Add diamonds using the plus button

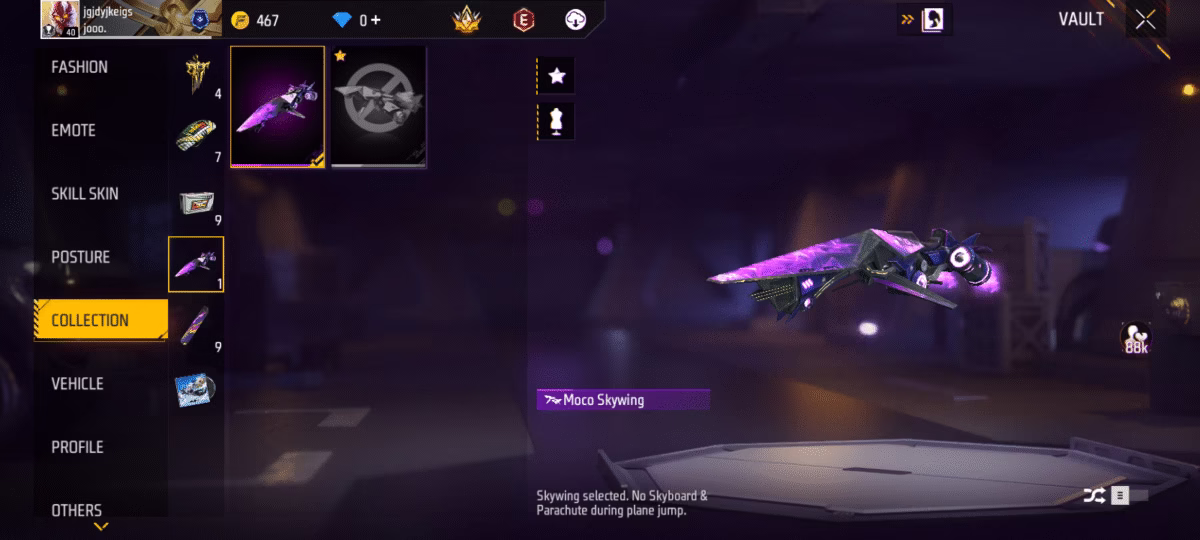tap(377, 20)
